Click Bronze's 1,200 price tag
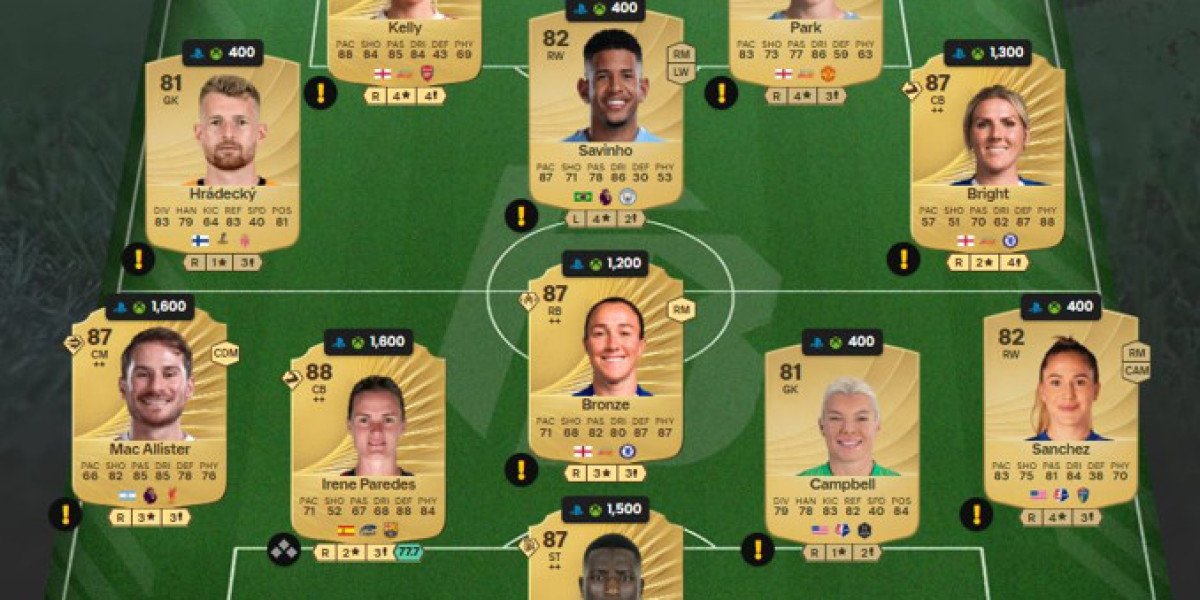The image size is (1200, 600). point(605,264)
